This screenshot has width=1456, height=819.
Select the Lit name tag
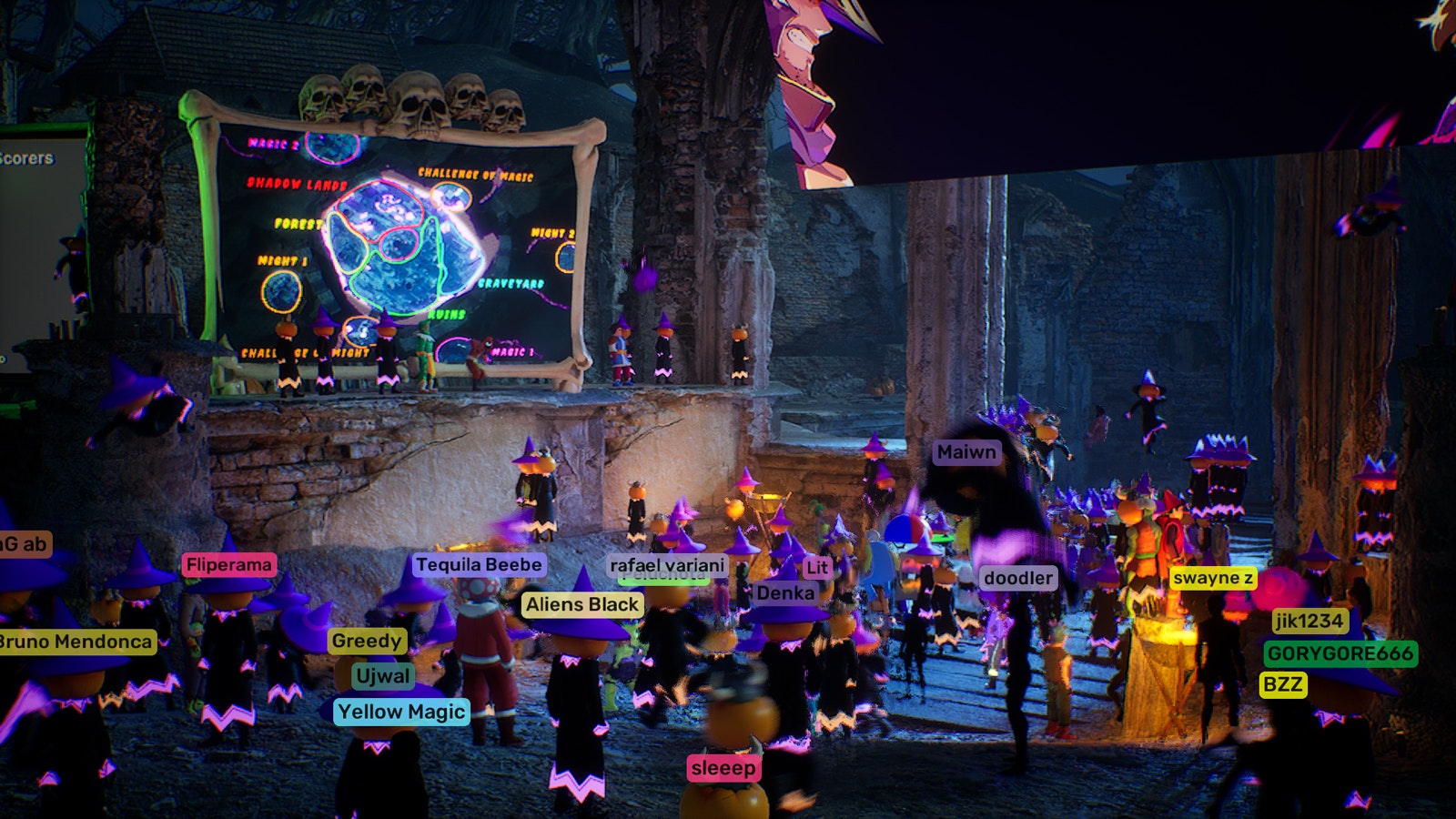pos(817,568)
